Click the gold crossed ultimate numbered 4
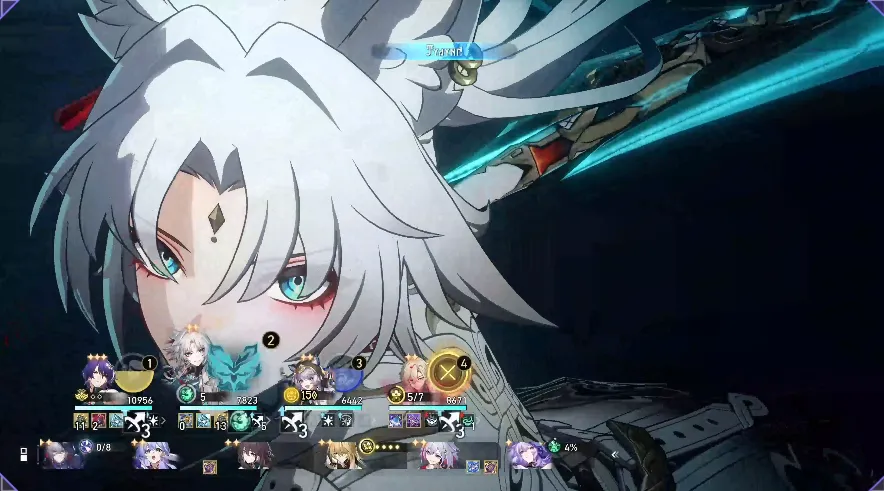 point(447,373)
